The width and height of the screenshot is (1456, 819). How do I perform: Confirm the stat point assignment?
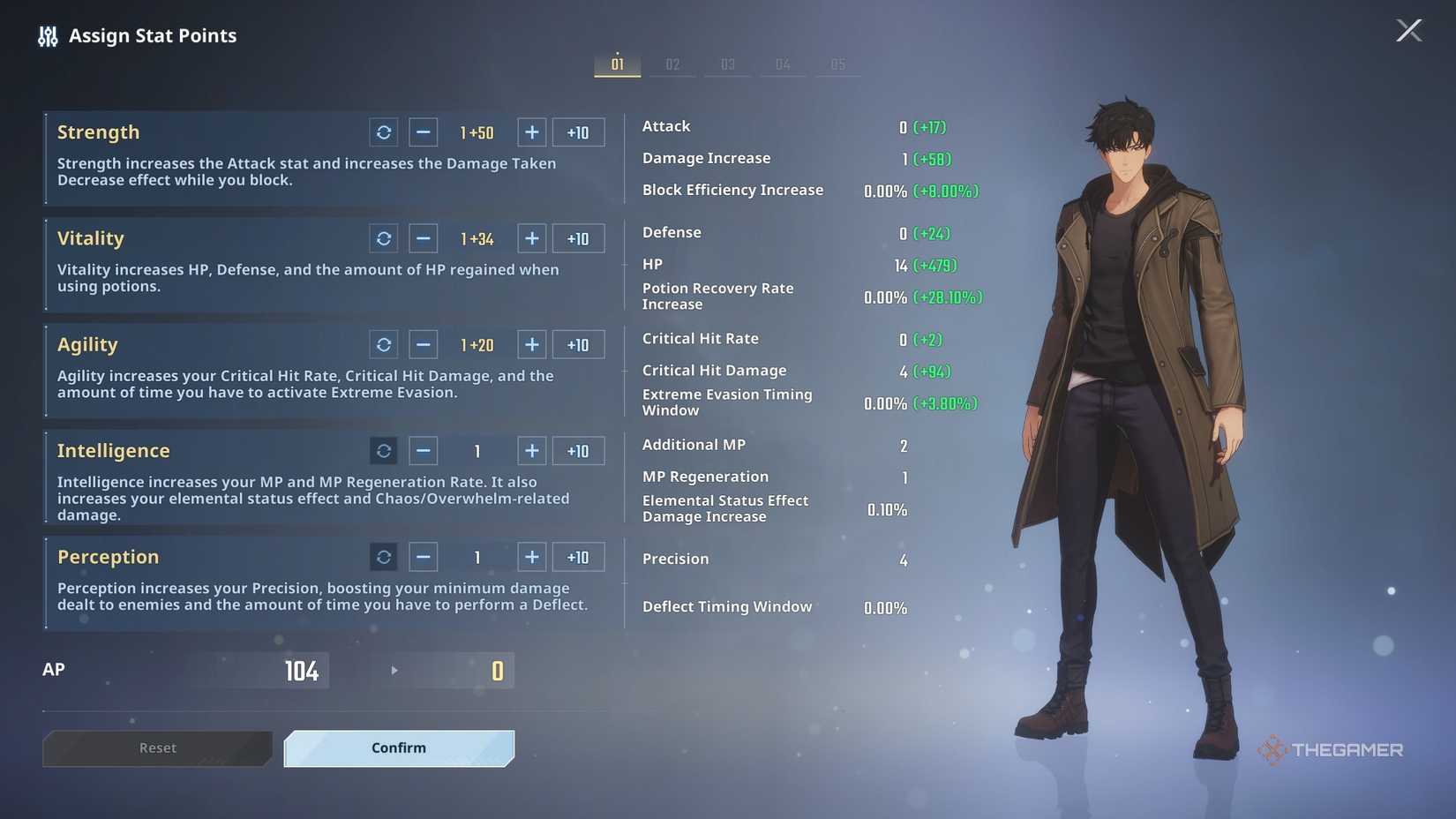click(x=398, y=748)
